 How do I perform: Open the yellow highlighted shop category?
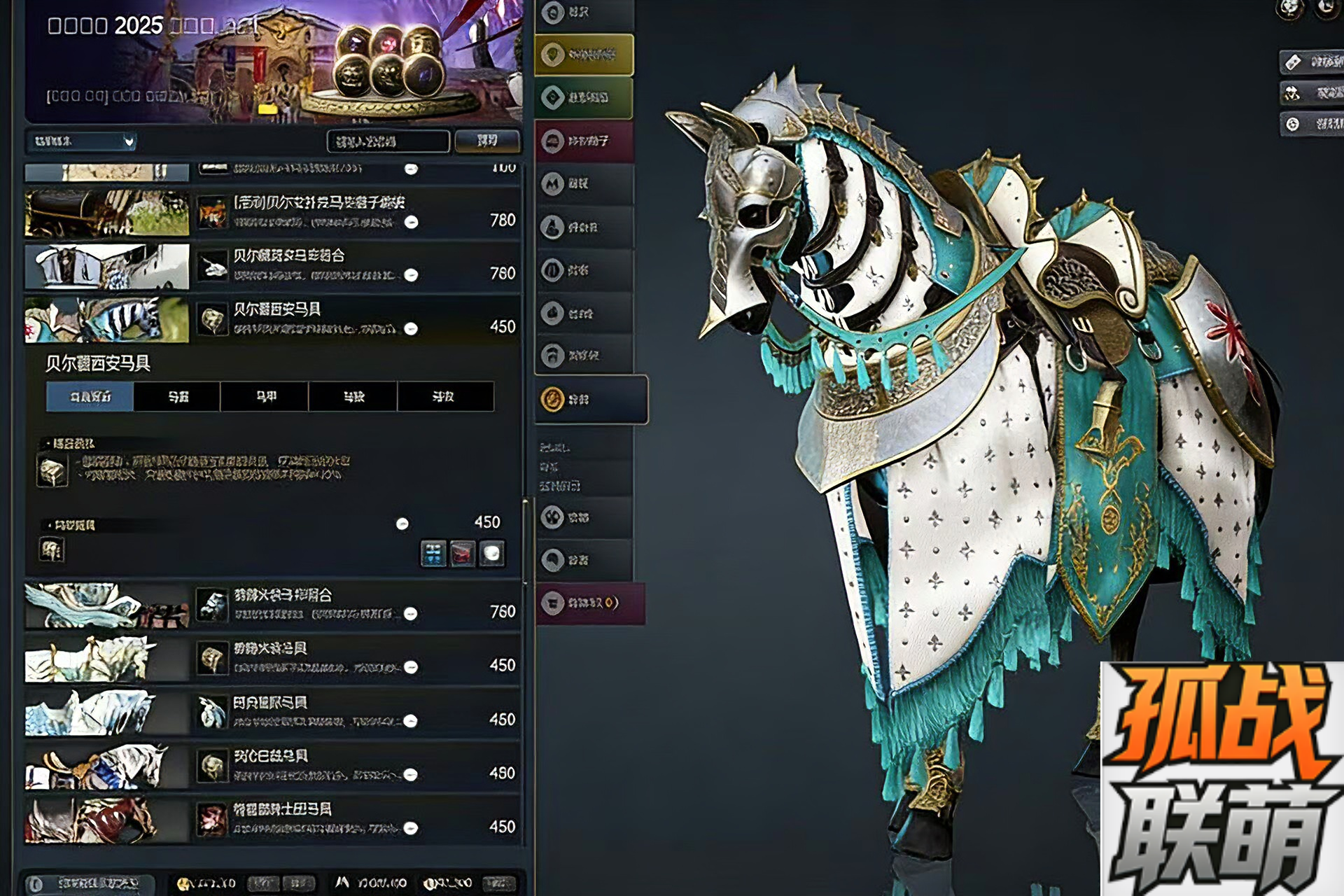click(x=584, y=55)
